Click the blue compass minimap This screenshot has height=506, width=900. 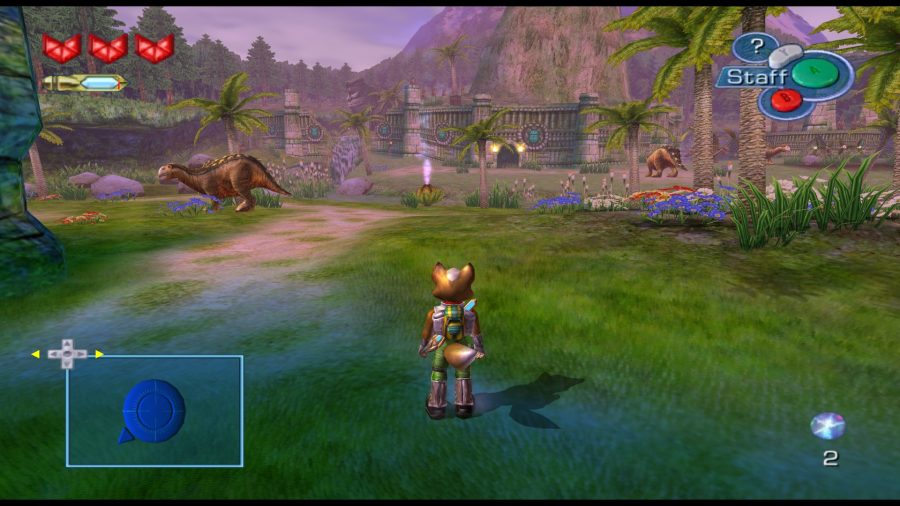pos(153,410)
